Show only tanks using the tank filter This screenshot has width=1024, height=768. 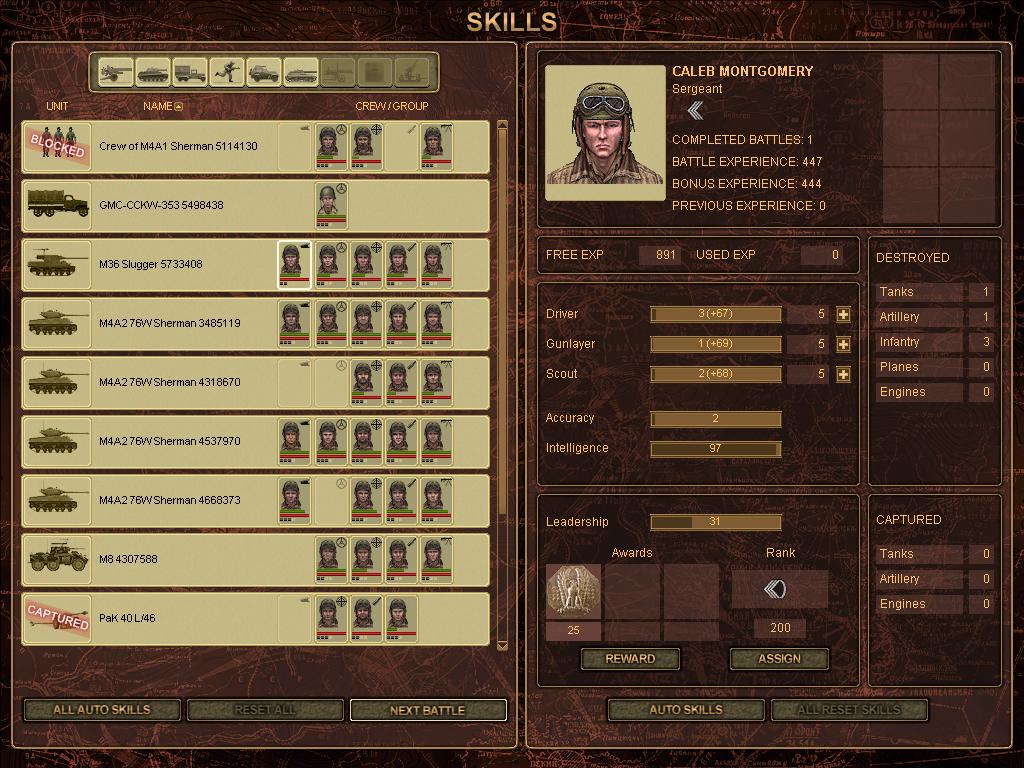pos(152,72)
